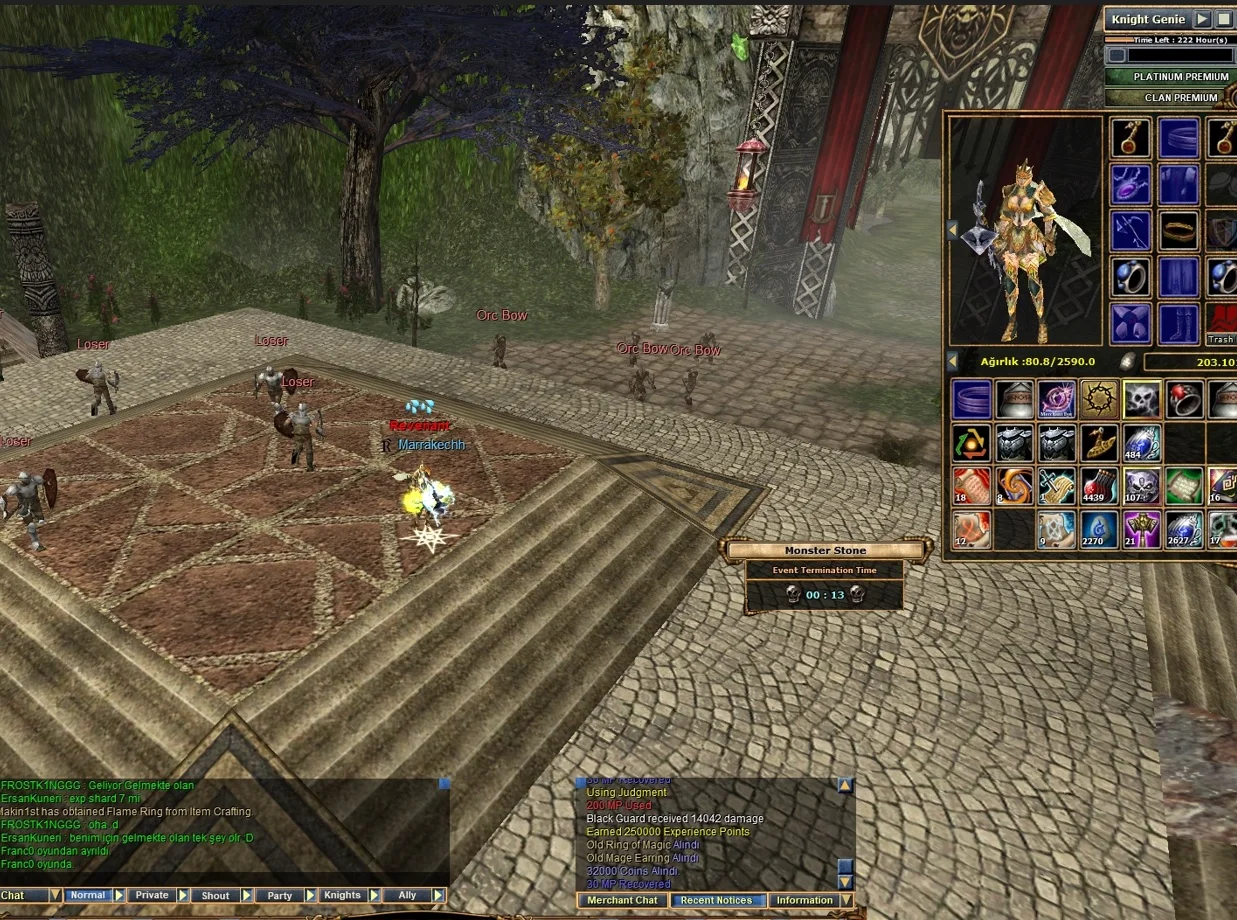Start the Knight Genie with the play button
Viewport: 1237px width, 920px height.
(x=1202, y=19)
